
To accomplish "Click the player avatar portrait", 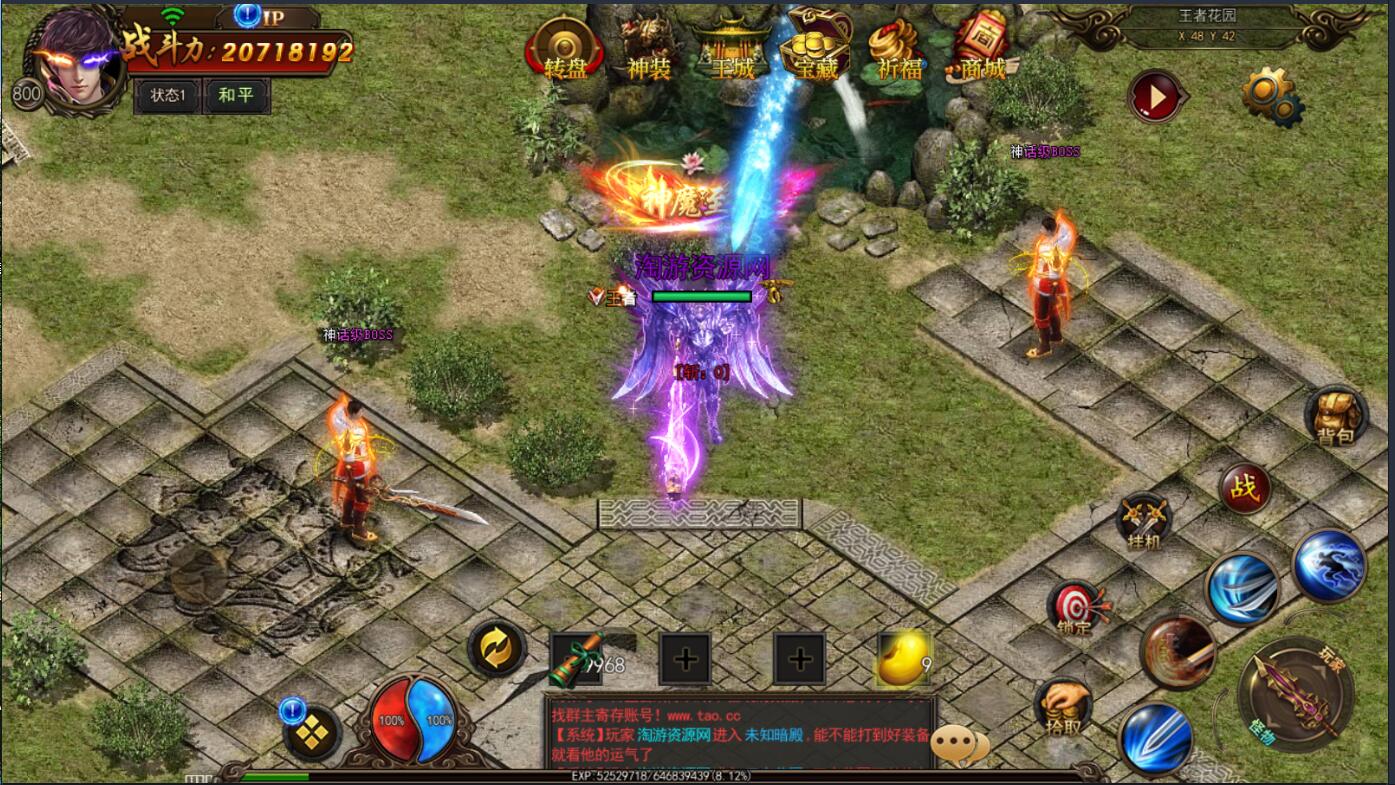I will click(75, 58).
